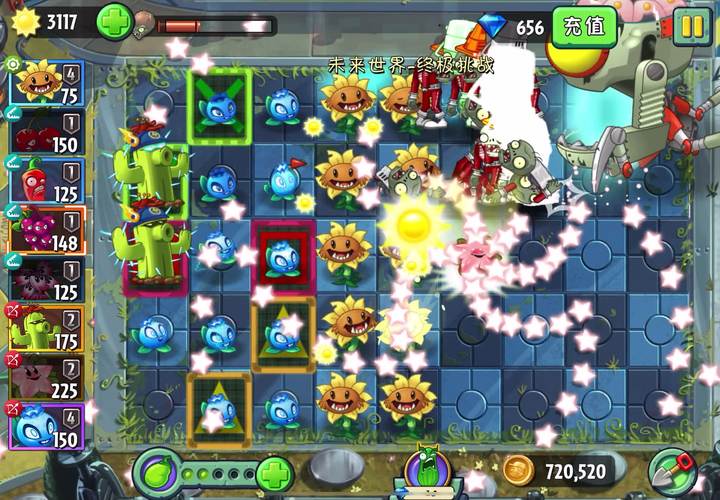Choose the dark spiky plant seed packet
Screen dimensions: 720x500
click(45, 277)
